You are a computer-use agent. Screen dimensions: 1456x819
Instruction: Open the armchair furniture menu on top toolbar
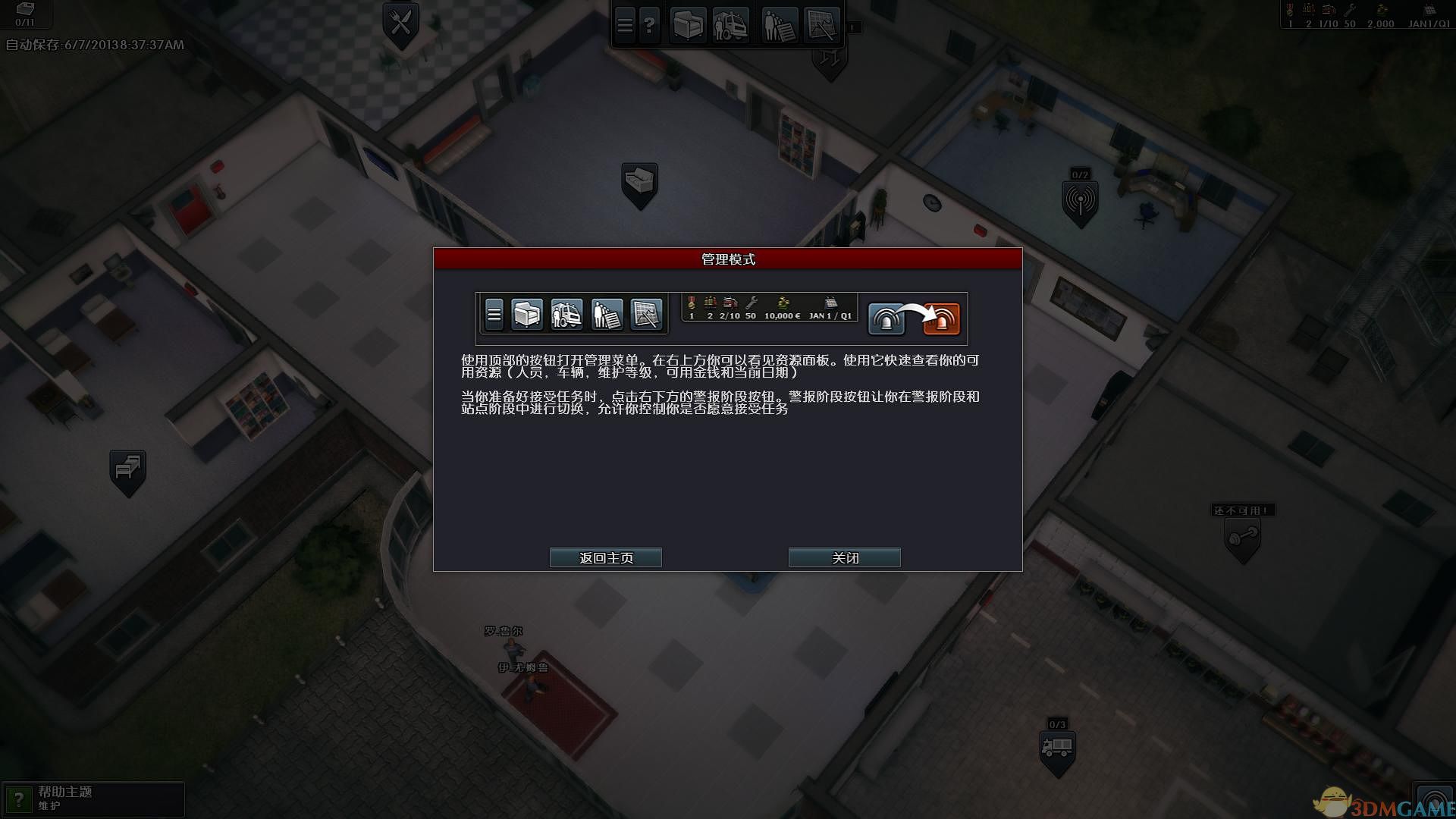point(686,24)
